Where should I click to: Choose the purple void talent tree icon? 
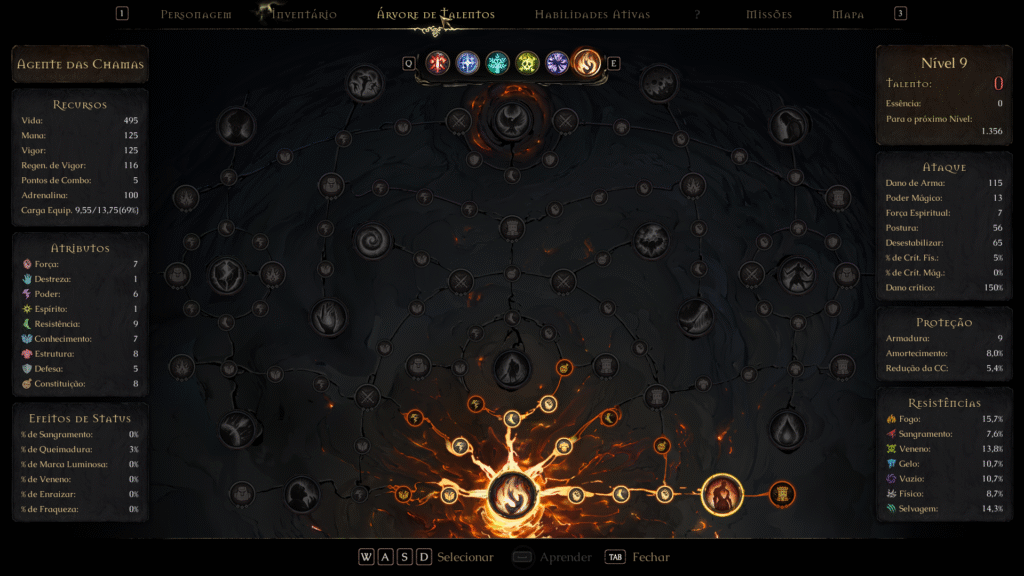557,63
